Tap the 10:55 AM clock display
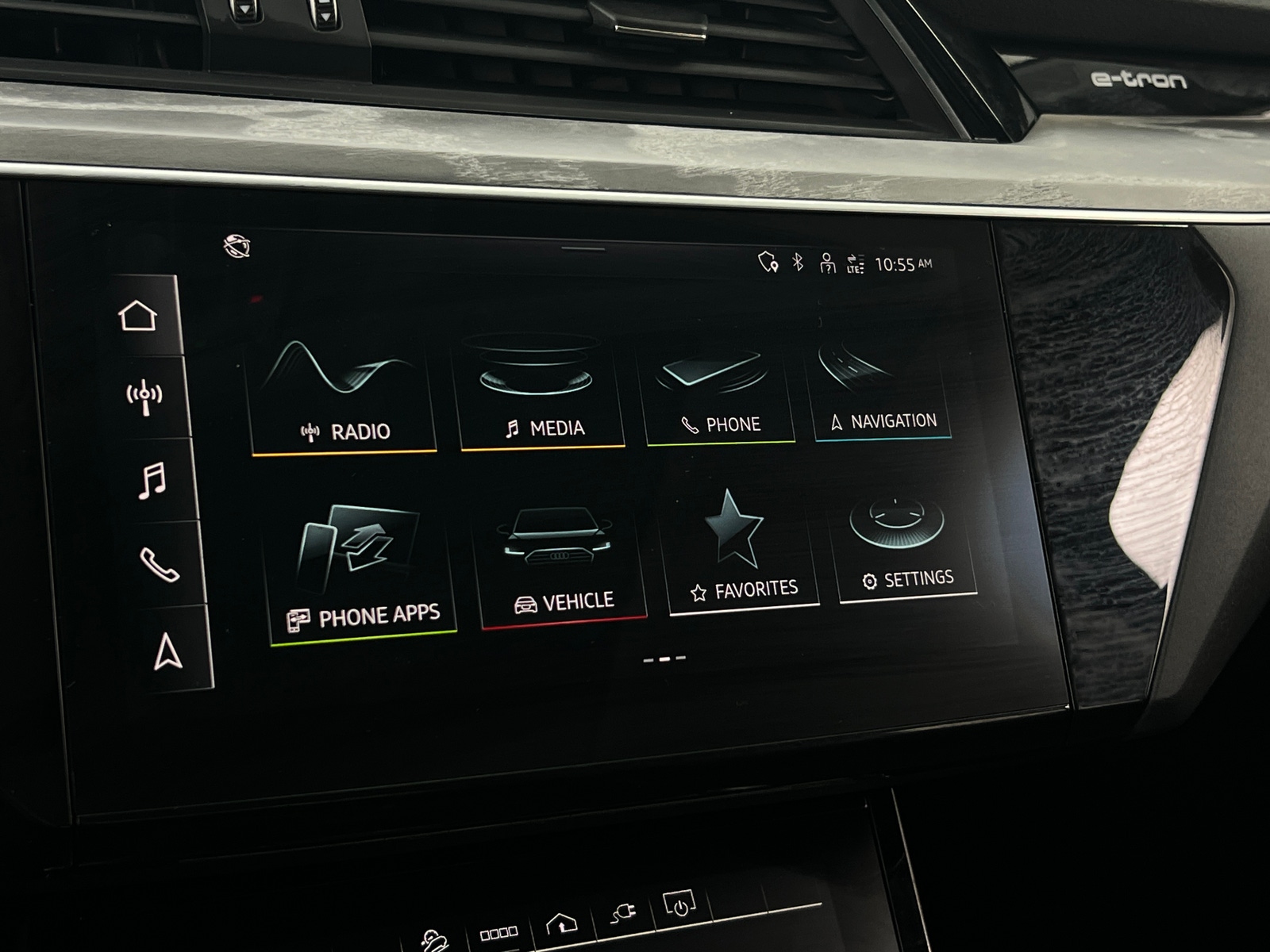 905,262
